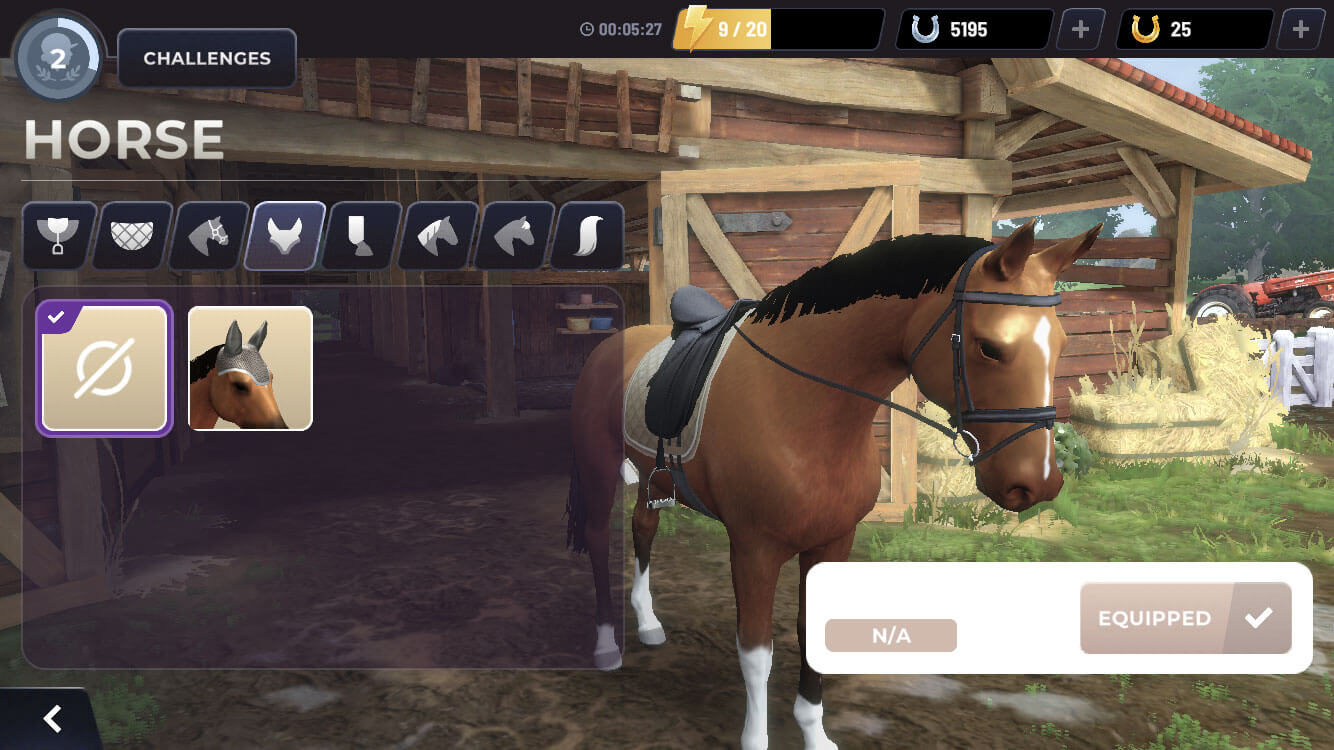1334x750 pixels.
Task: Open the saddle pad category
Action: click(133, 236)
